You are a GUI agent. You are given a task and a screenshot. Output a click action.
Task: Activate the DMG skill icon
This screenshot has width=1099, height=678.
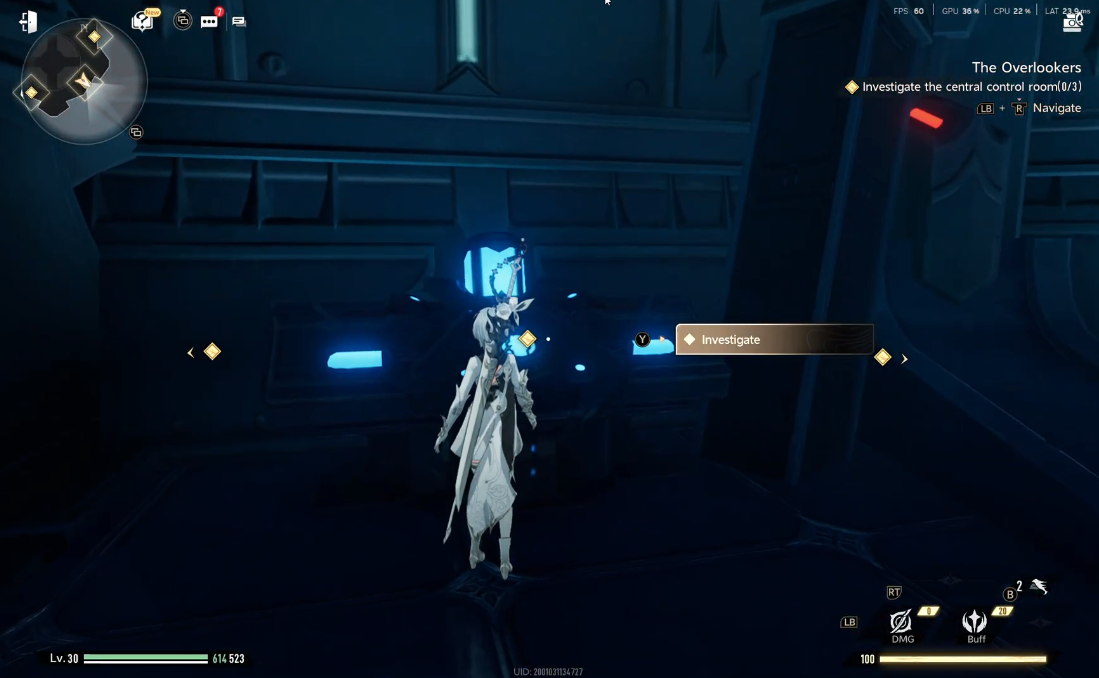(x=901, y=623)
